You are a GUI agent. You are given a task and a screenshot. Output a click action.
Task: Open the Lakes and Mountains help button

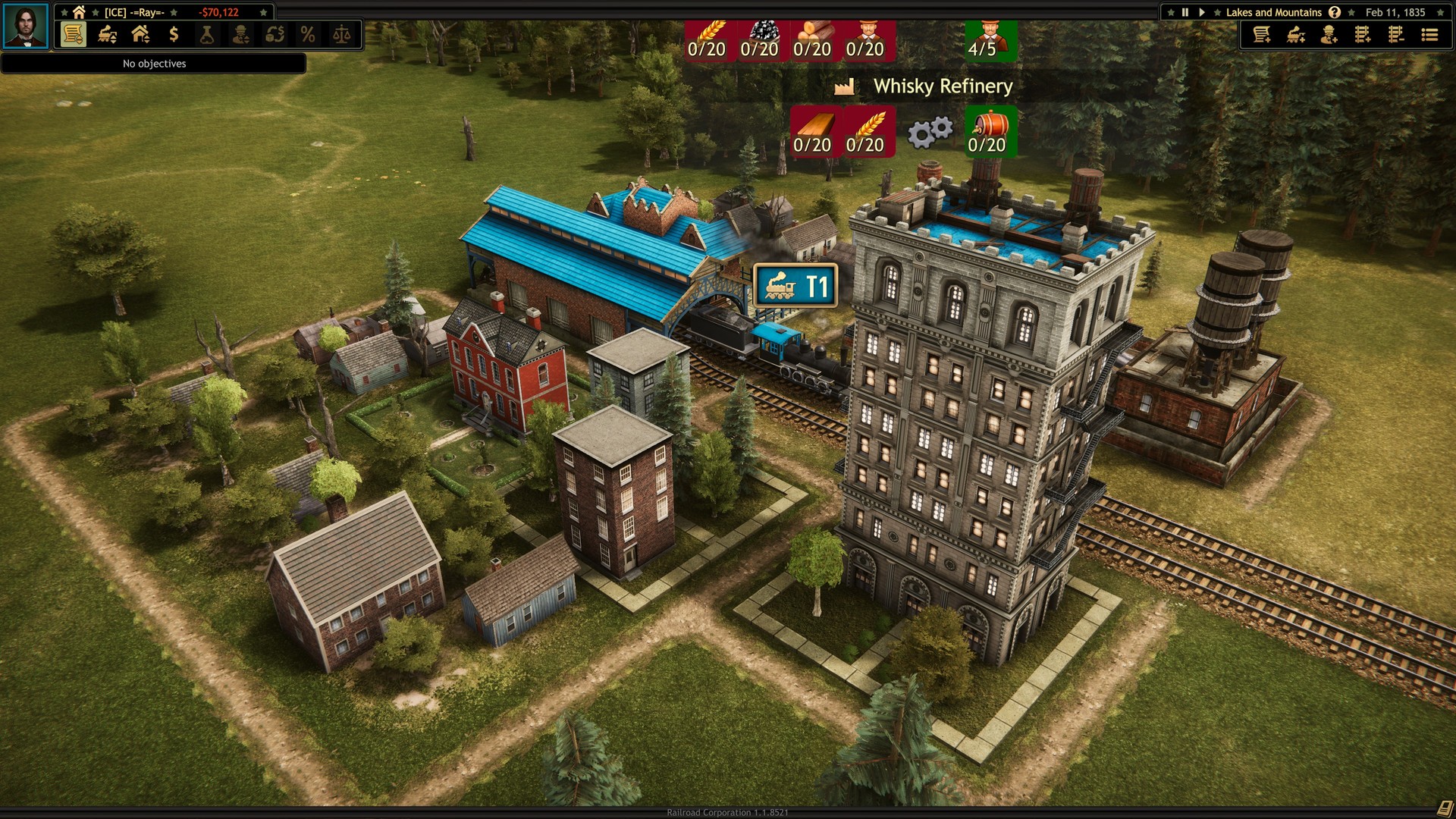tap(1336, 12)
